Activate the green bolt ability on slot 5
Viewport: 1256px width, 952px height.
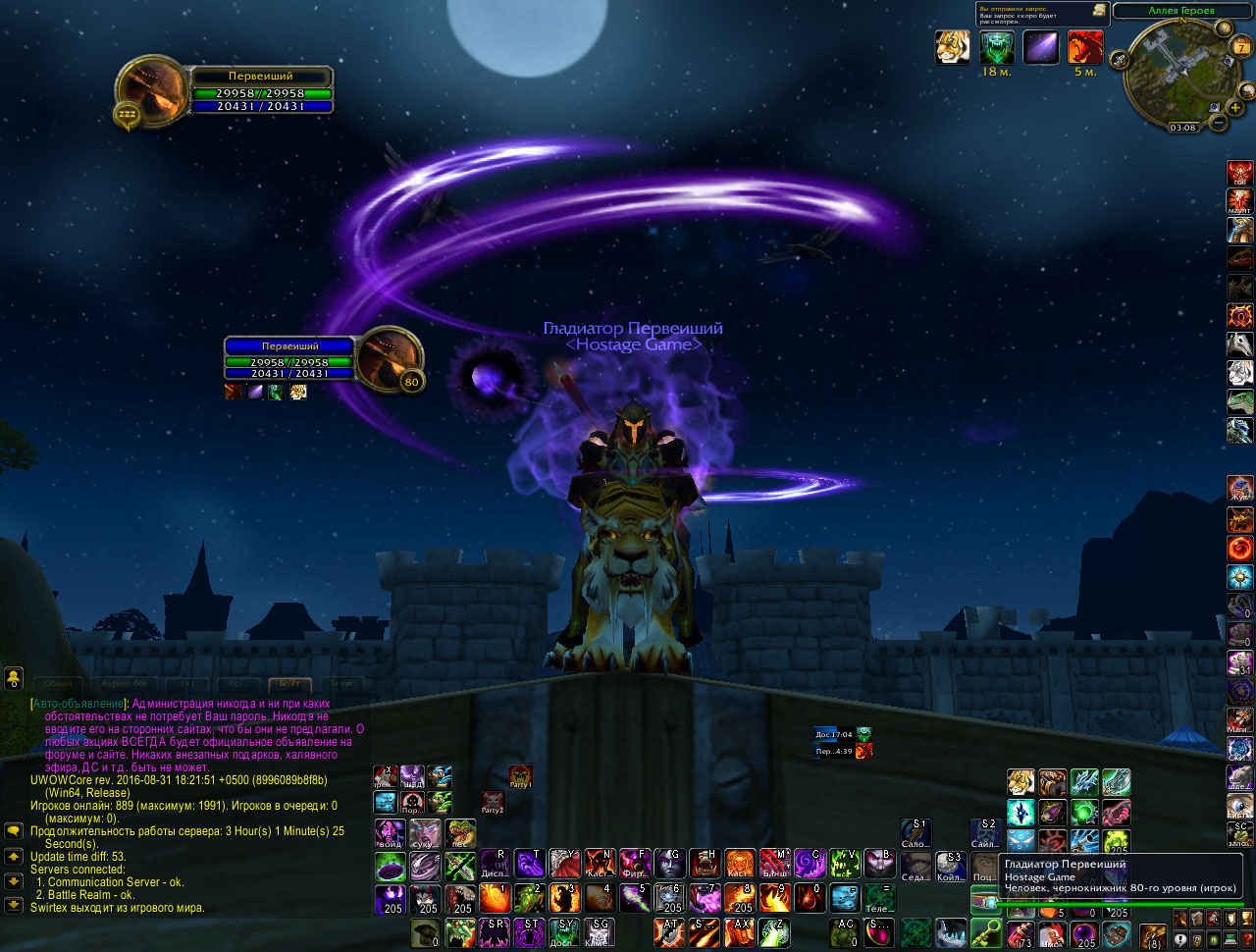635,898
